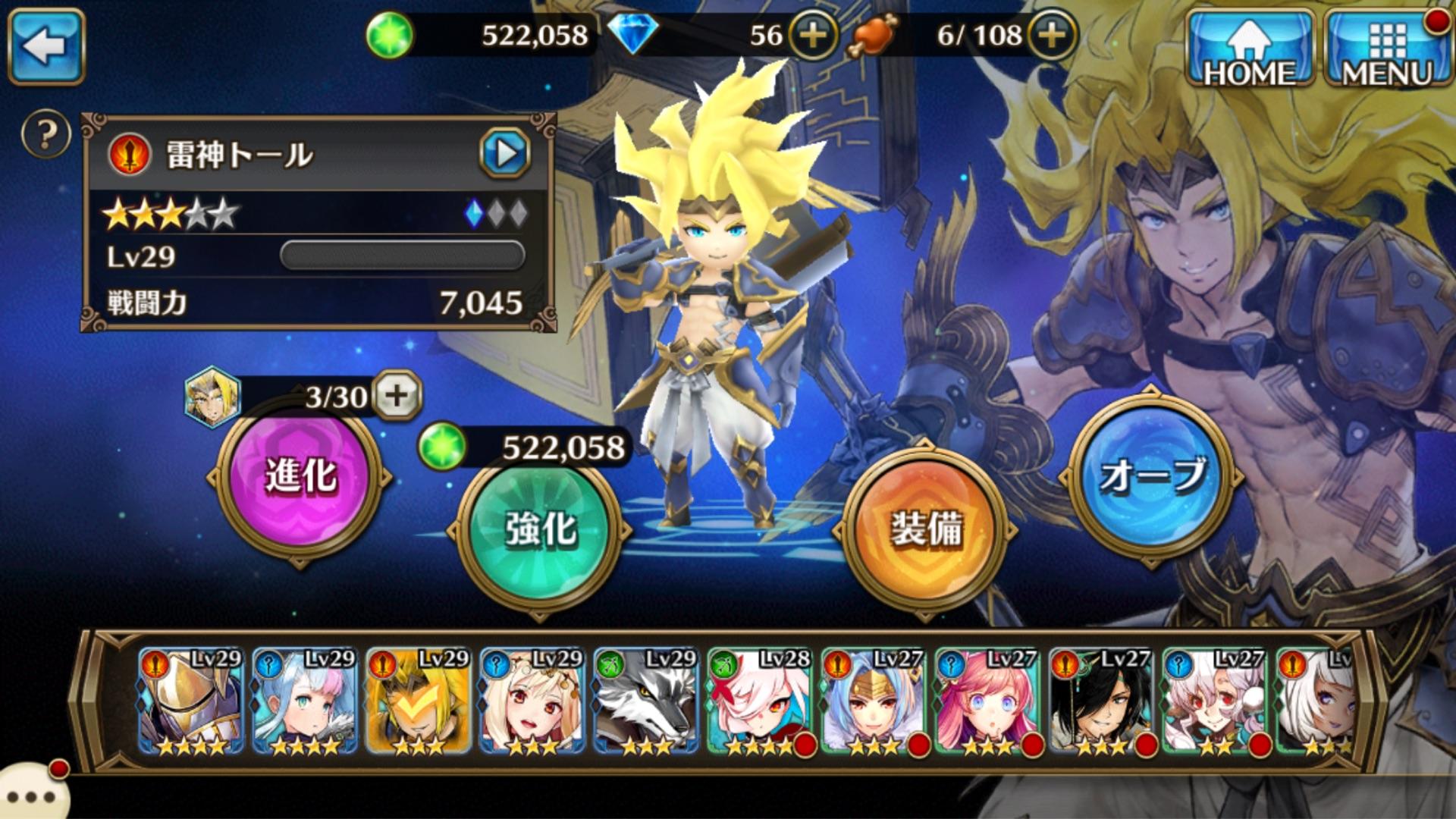Viewport: 1456px width, 819px height.
Task: Select the grey wolf hero portrait
Action: pyautogui.click(x=646, y=701)
